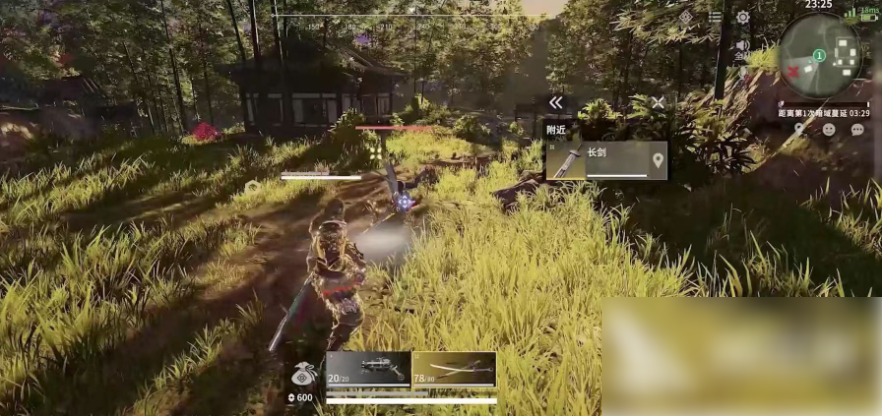
Task: Select the firearm weapon slot
Action: pos(368,368)
